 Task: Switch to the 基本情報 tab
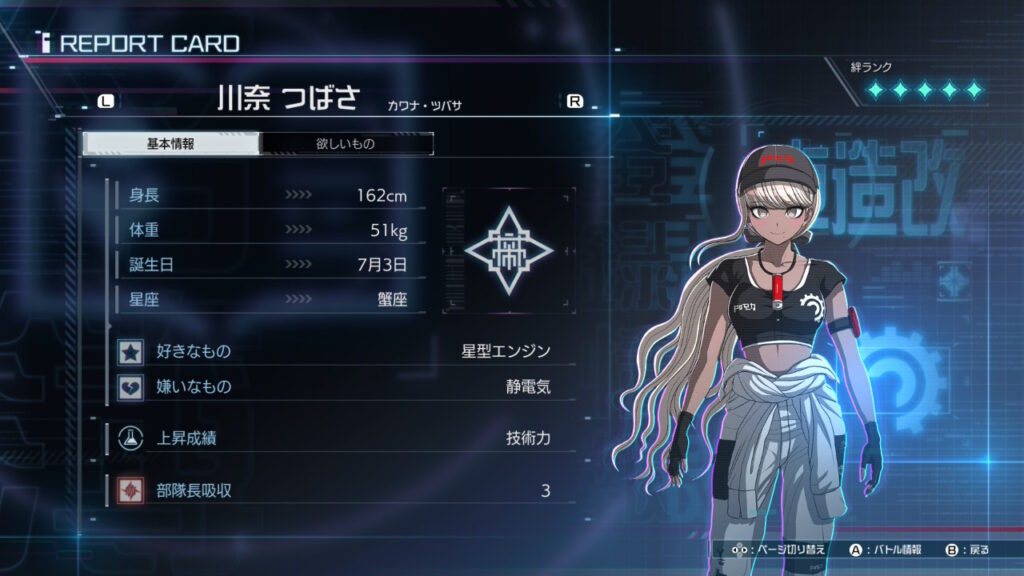click(170, 144)
